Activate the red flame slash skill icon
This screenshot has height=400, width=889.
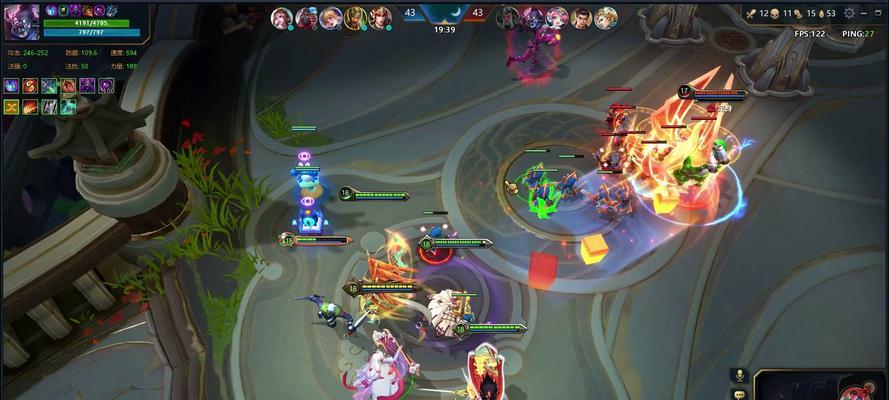pos(31,106)
